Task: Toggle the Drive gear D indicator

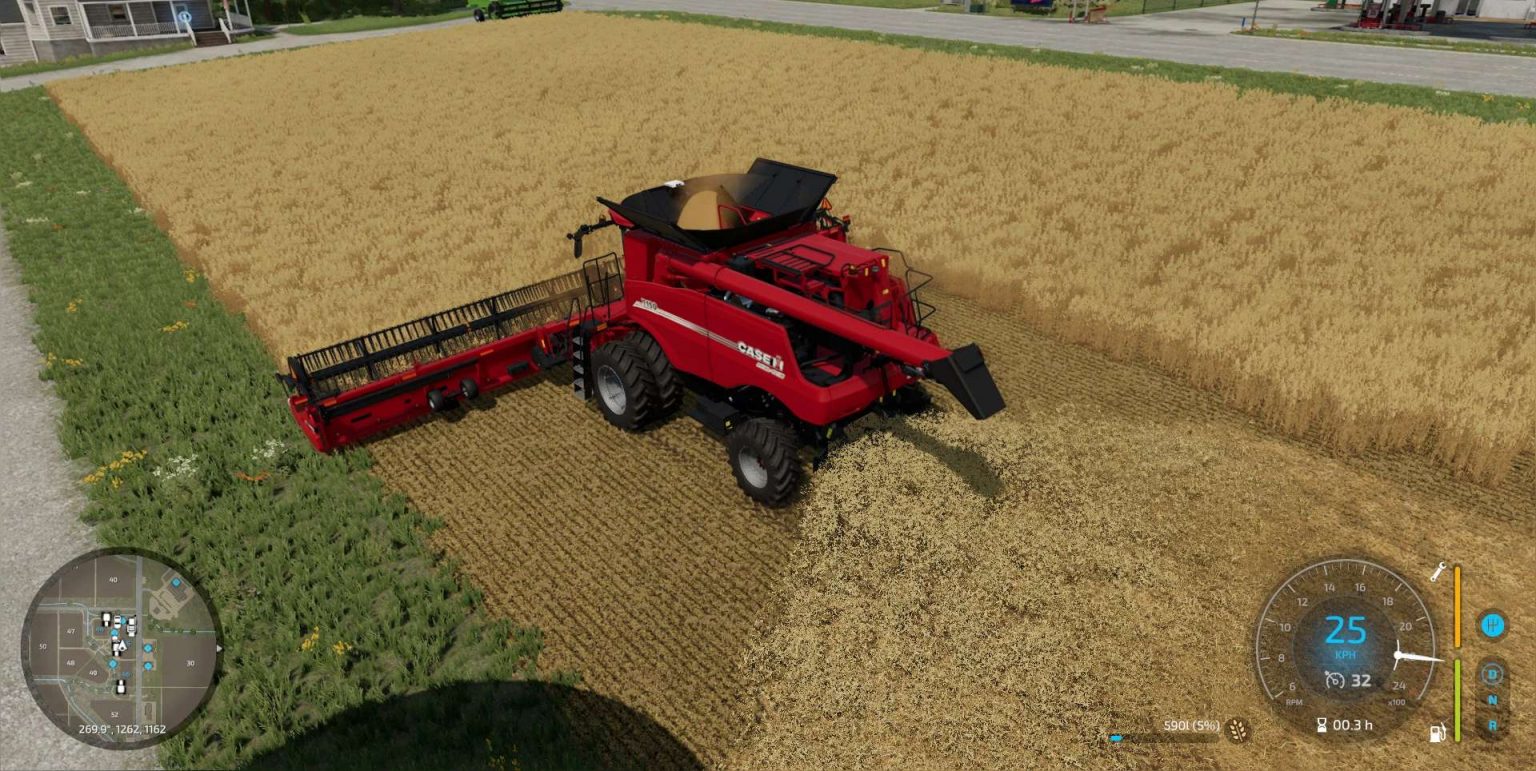Action: [1492, 675]
